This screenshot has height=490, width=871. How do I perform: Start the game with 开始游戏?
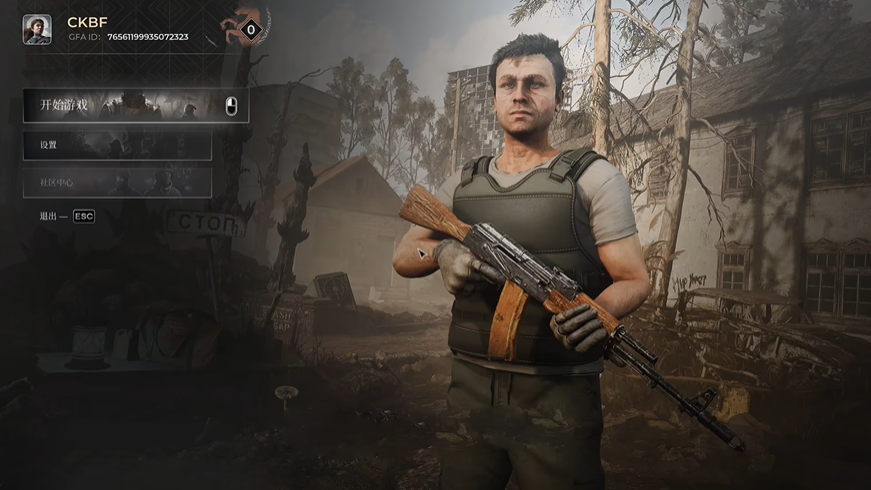pyautogui.click(x=135, y=105)
